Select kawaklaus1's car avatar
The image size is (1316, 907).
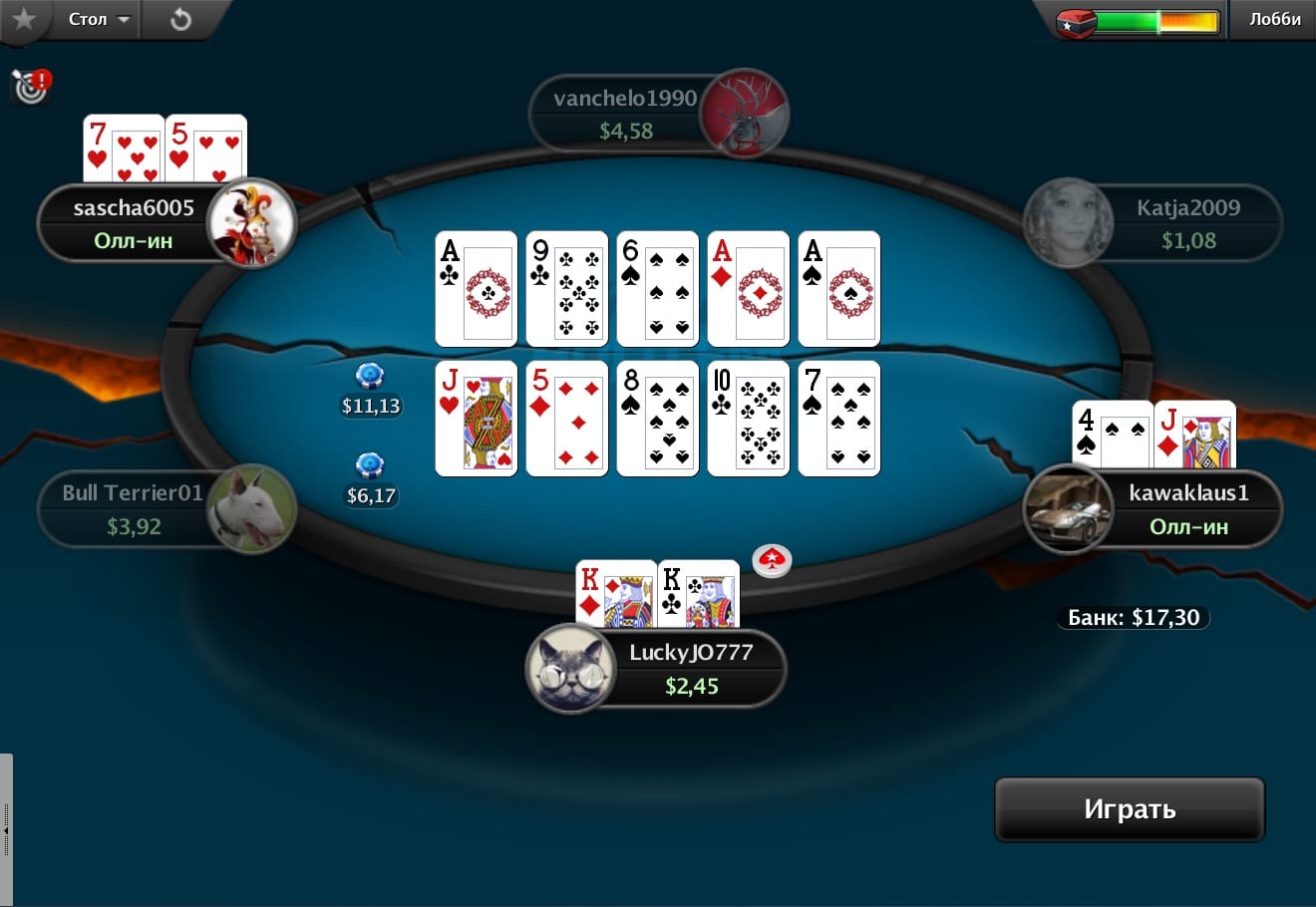click(1069, 509)
